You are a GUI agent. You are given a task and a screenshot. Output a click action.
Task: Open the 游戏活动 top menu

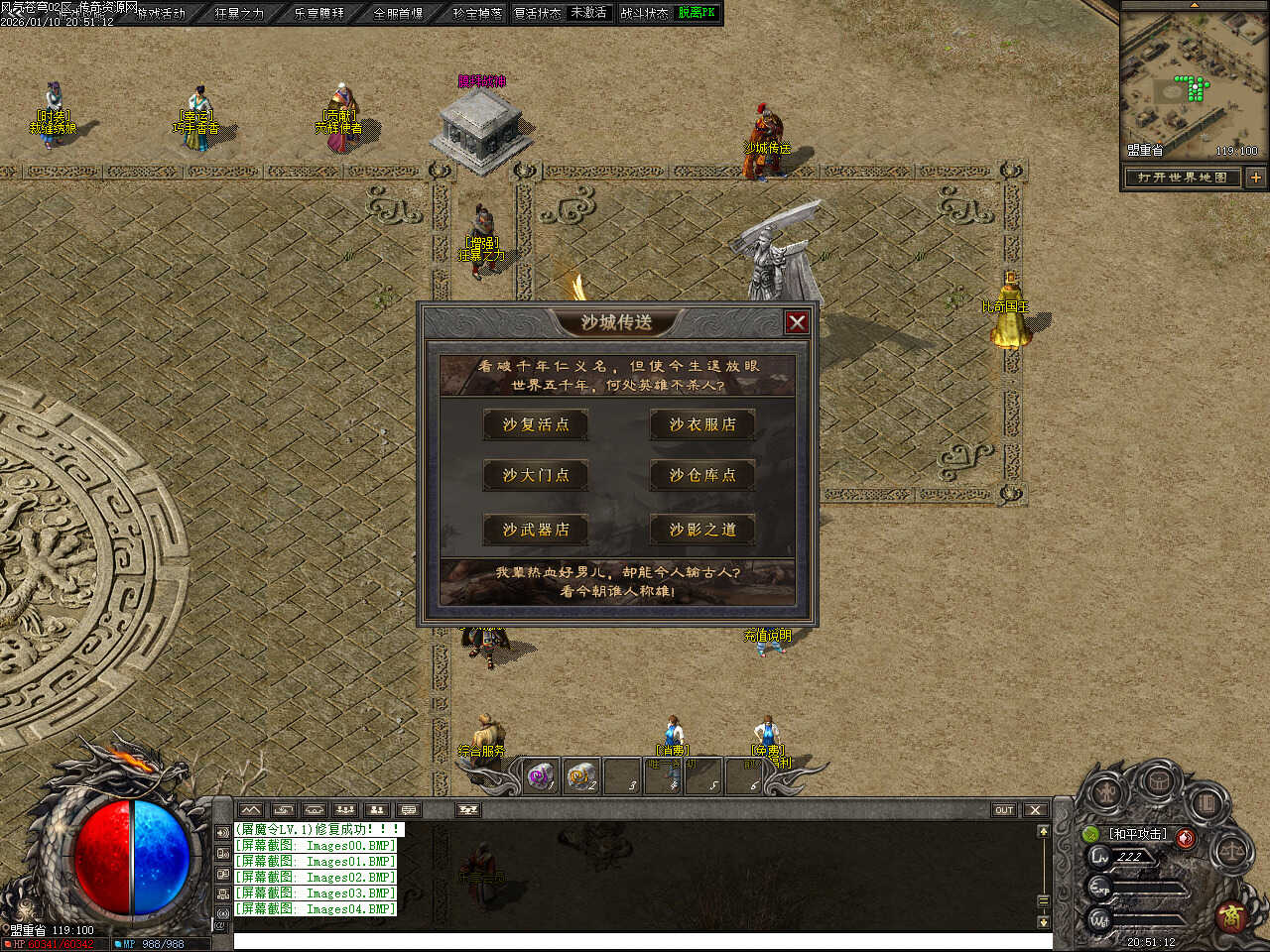[x=162, y=13]
